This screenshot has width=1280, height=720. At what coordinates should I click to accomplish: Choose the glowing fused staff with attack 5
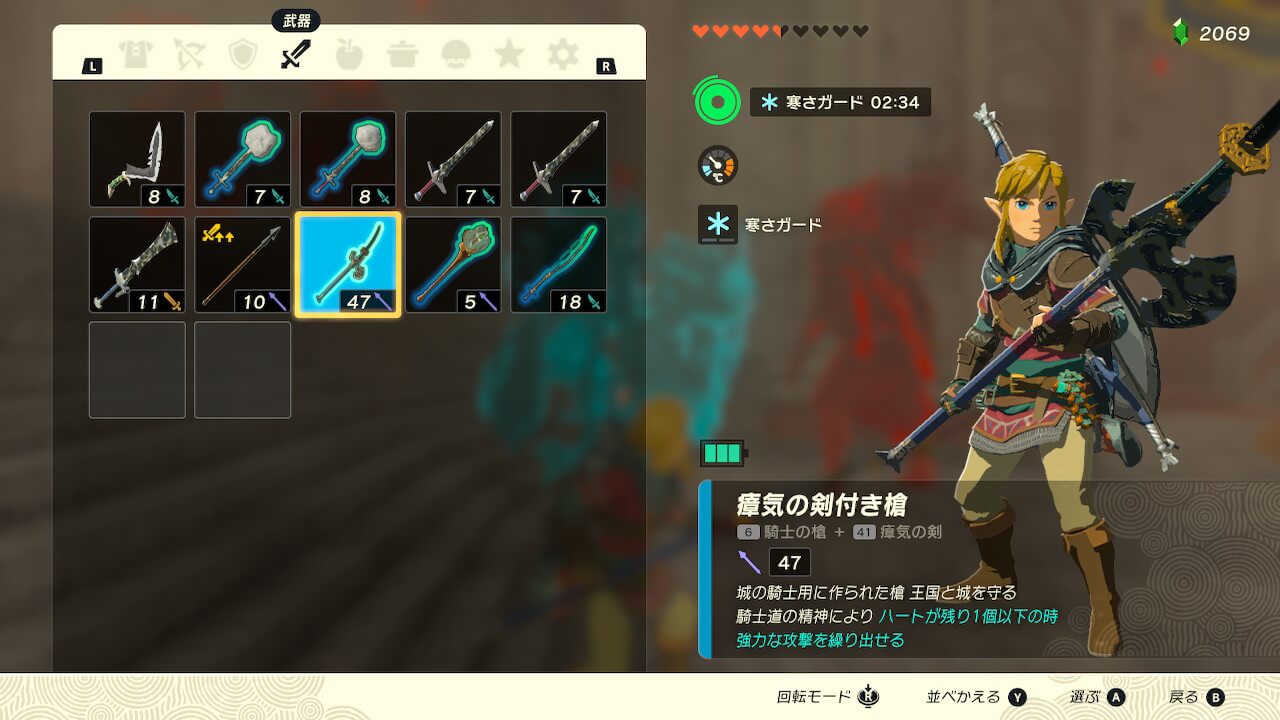click(453, 265)
